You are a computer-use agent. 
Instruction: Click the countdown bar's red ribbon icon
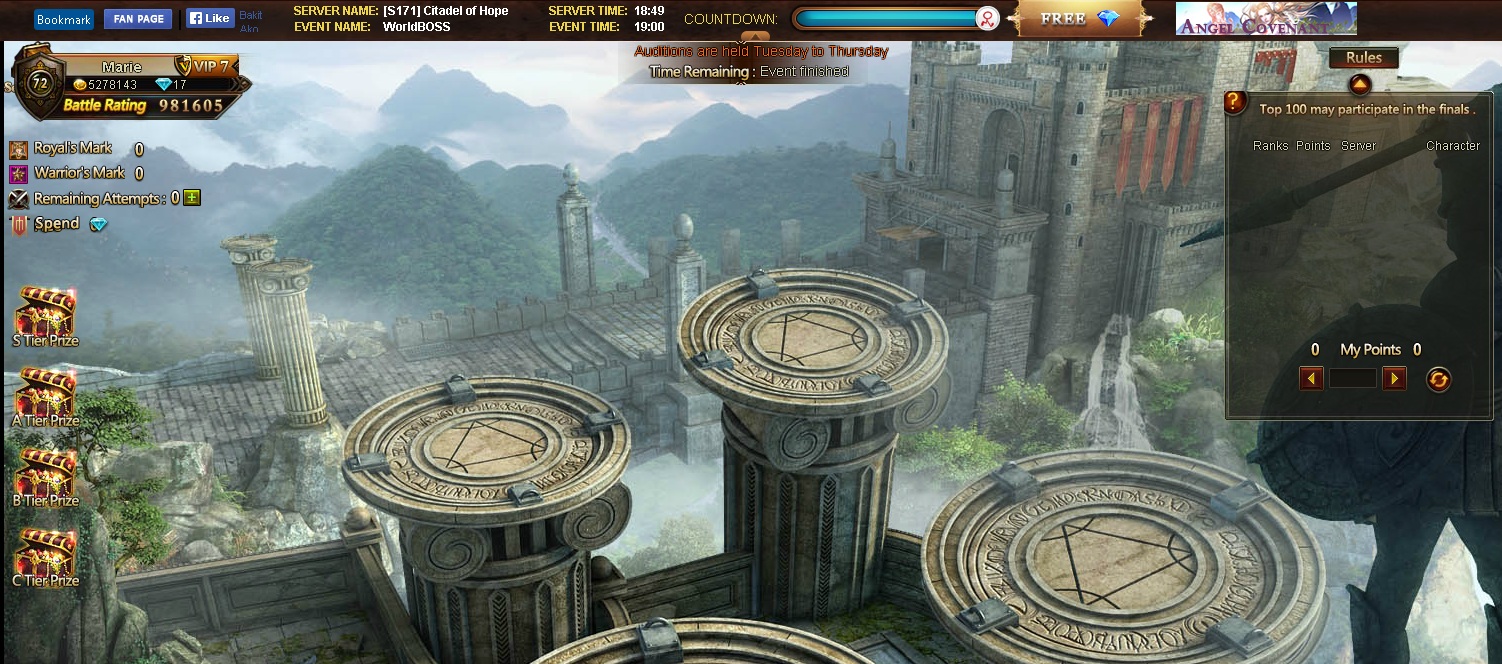987,19
